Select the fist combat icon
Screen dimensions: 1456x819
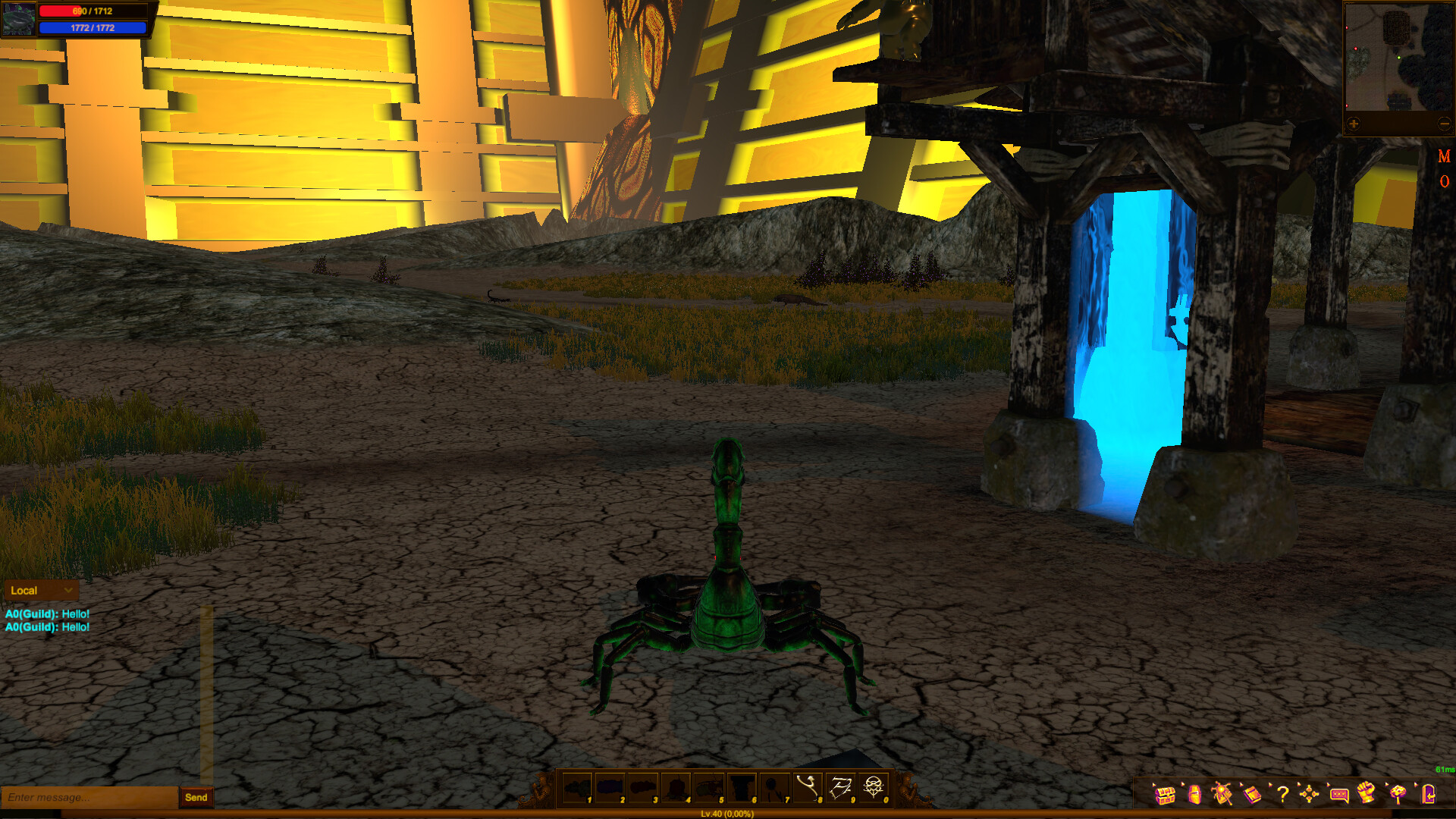tap(1367, 793)
